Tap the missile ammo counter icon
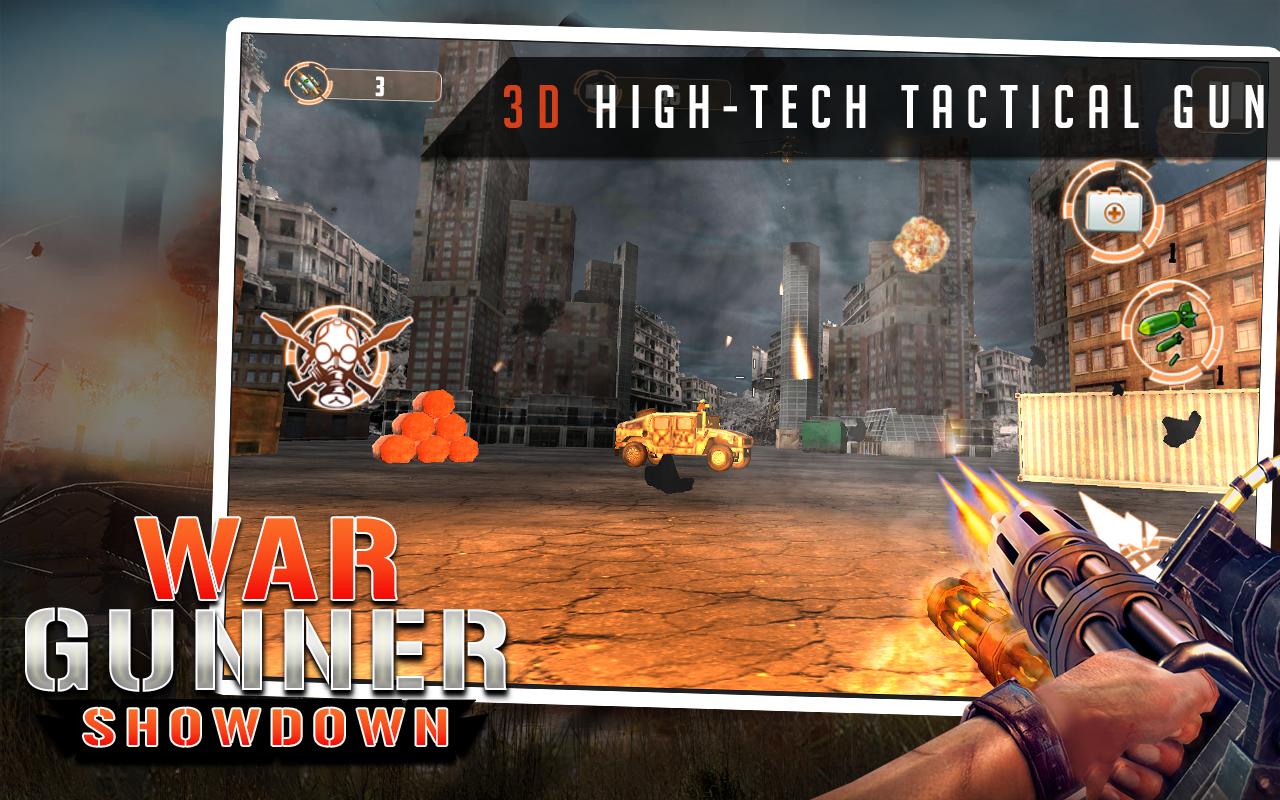The image size is (1280, 800). (x=308, y=85)
